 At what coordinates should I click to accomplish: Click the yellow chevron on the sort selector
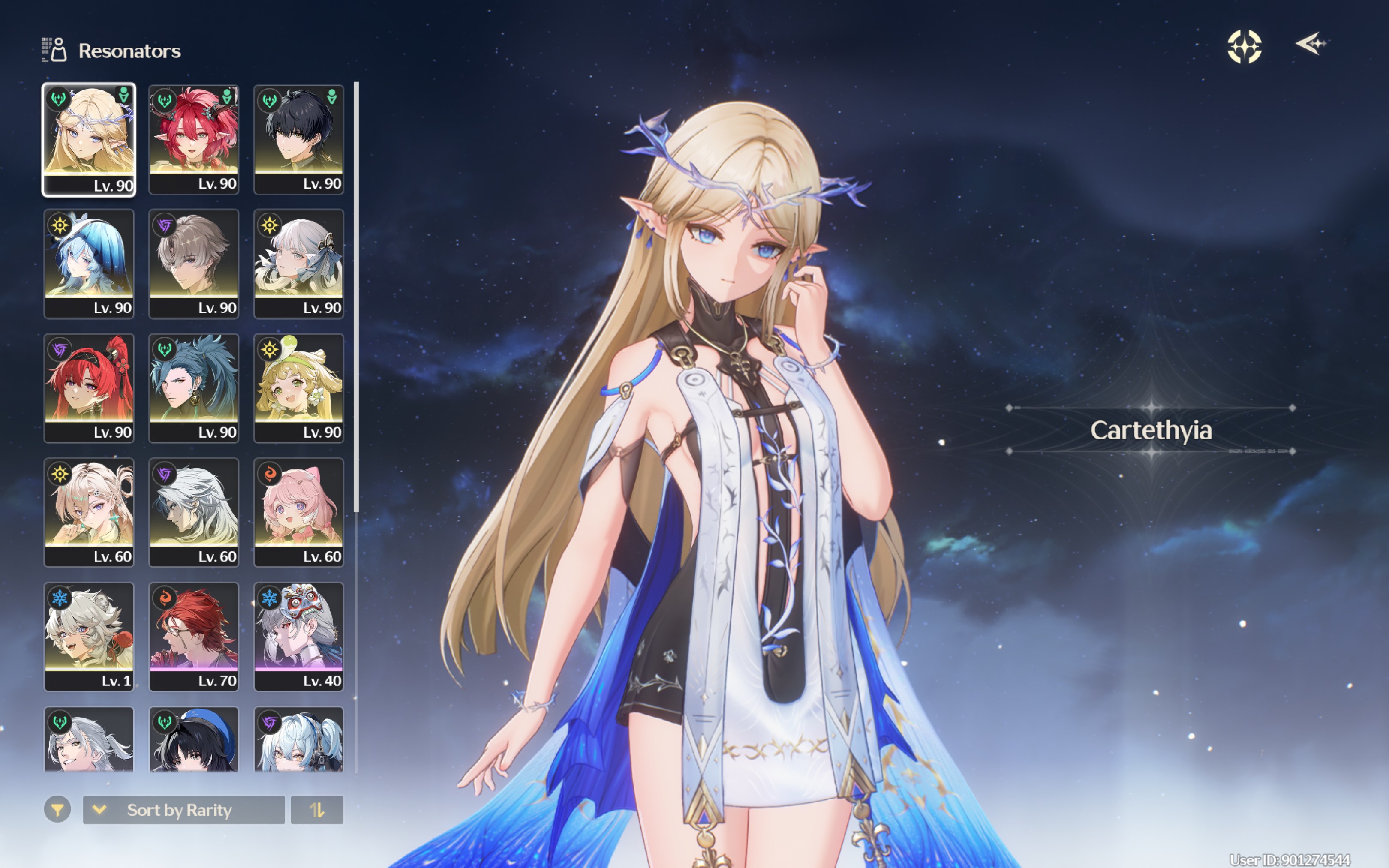pos(100,810)
